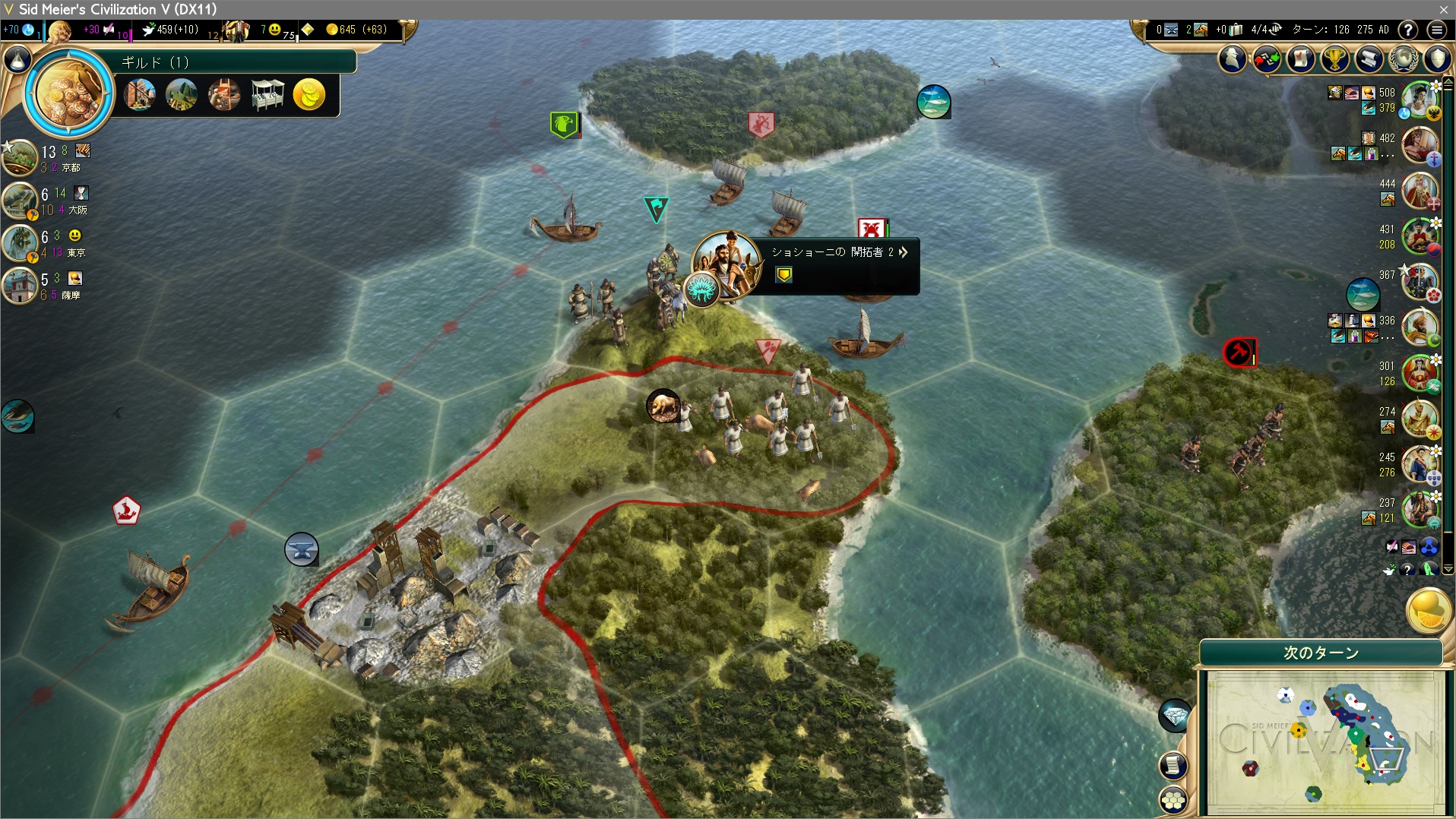This screenshot has width=1456, height=819.
Task: Open the military overview shield icon
Action: tap(1437, 58)
